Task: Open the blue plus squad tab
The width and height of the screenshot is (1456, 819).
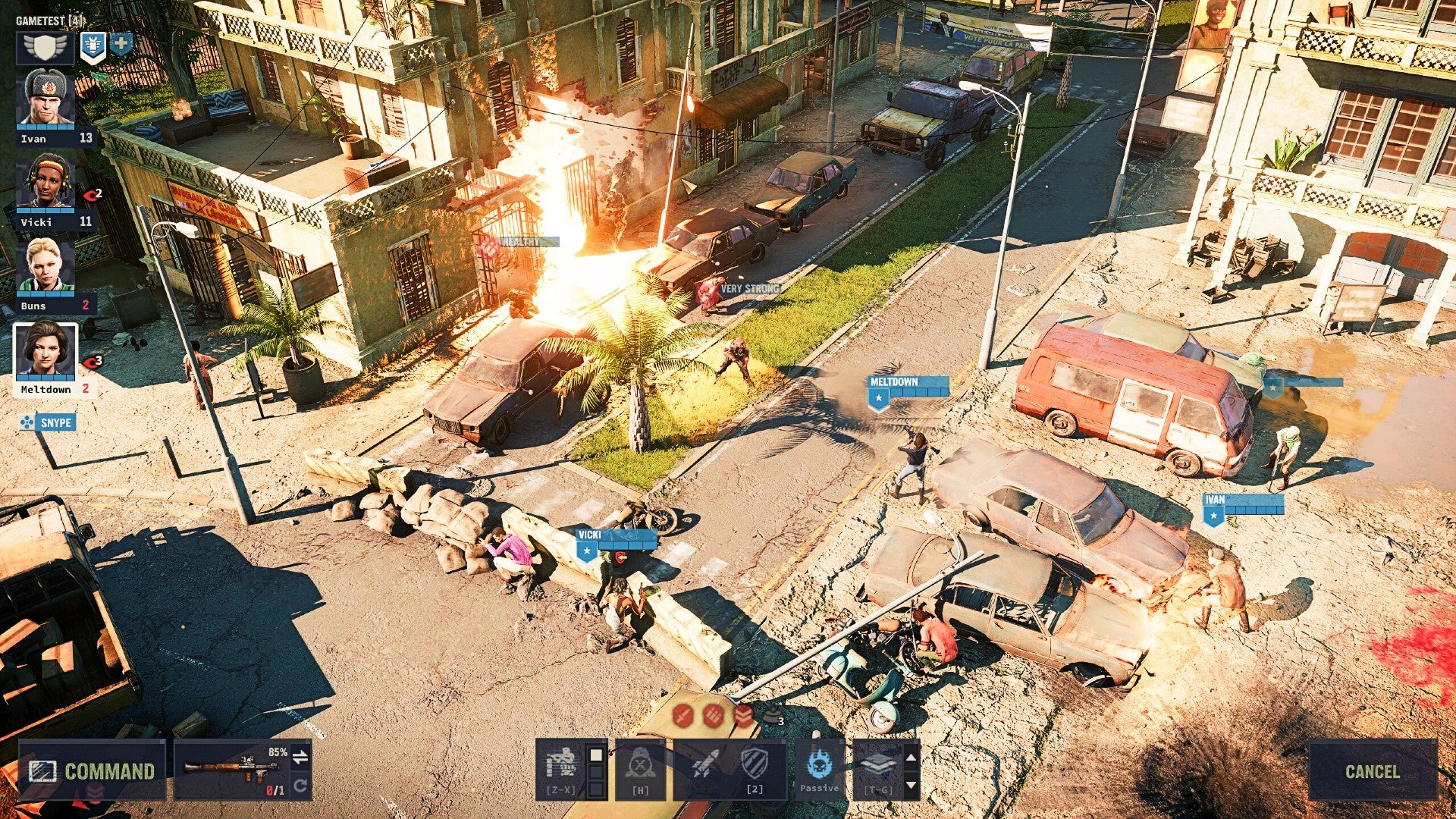Action: coord(121,44)
